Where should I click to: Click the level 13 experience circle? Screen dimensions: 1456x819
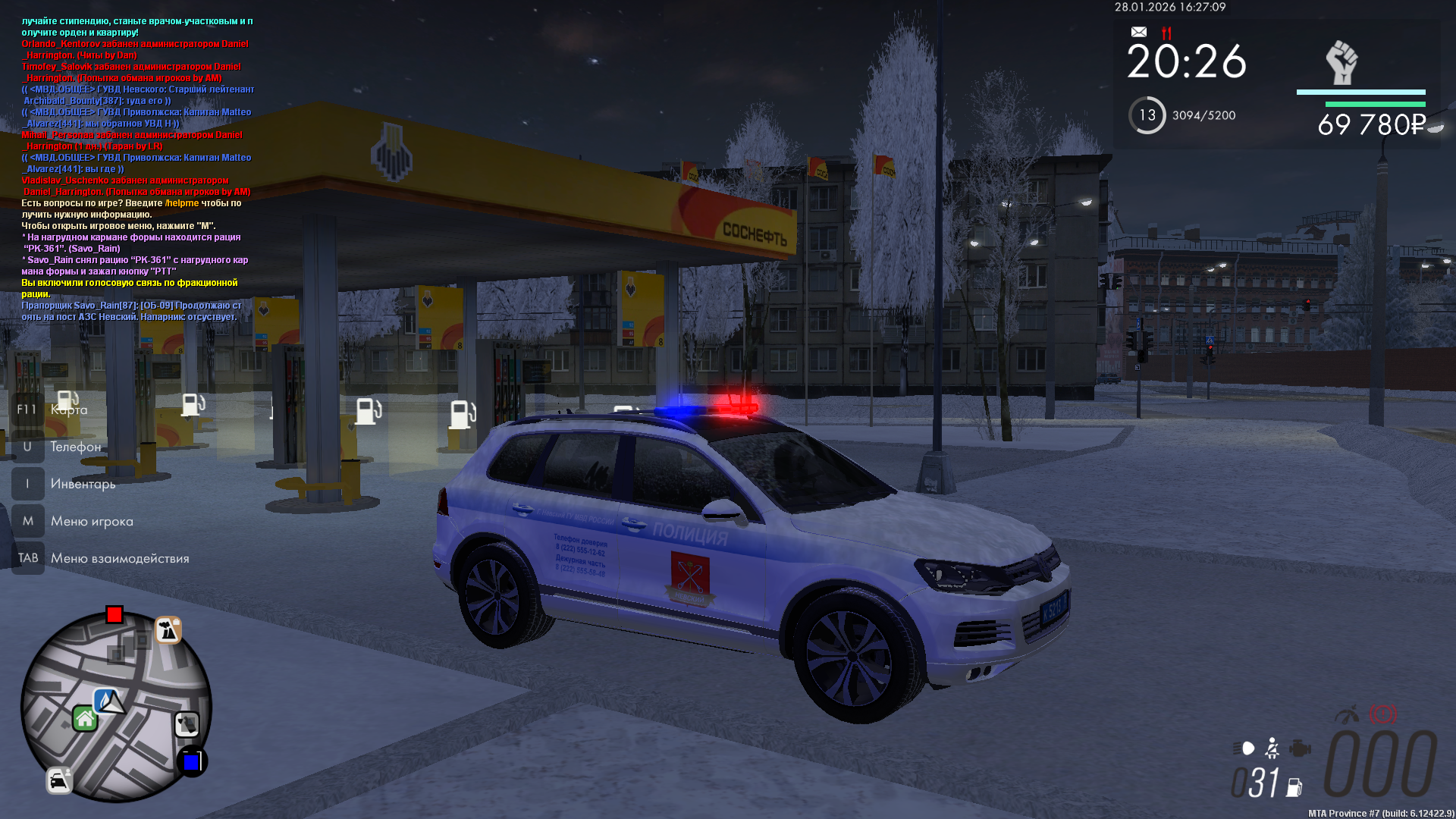point(1147,115)
